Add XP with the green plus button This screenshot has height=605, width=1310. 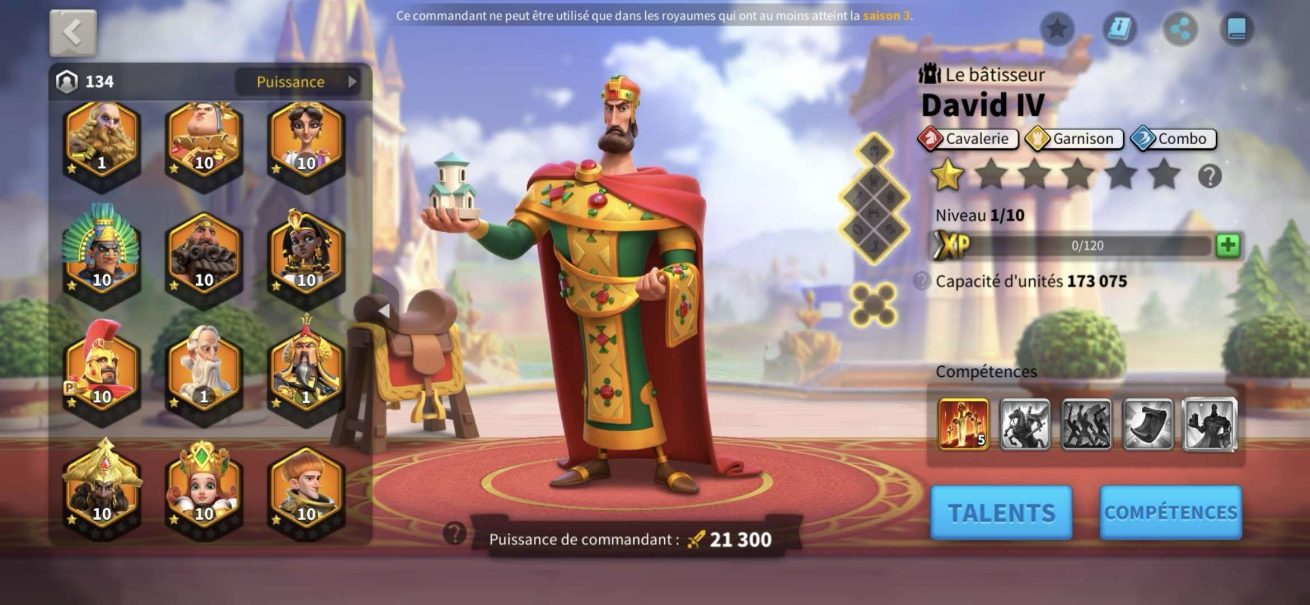point(1227,245)
